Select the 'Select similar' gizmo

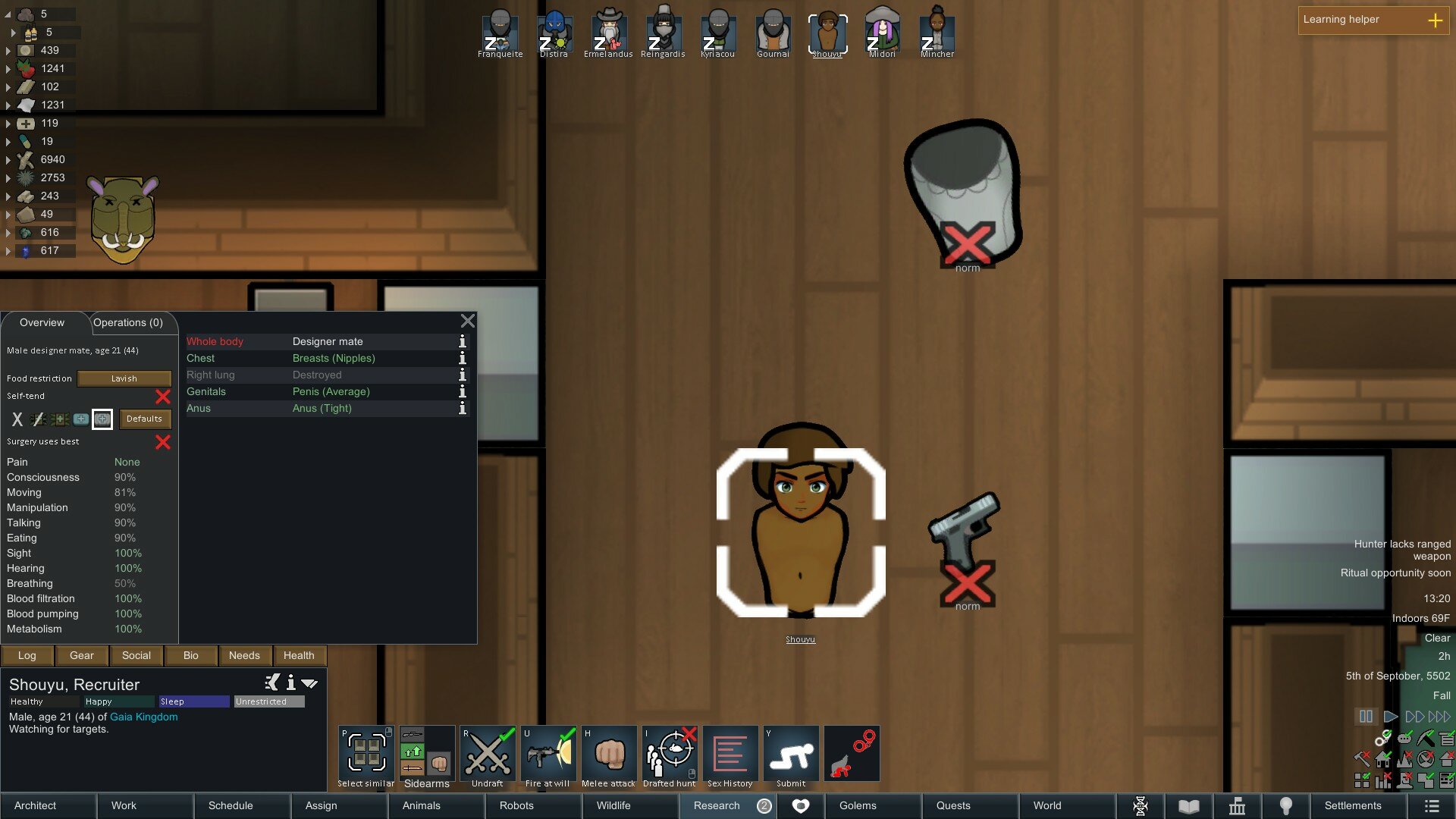[366, 753]
